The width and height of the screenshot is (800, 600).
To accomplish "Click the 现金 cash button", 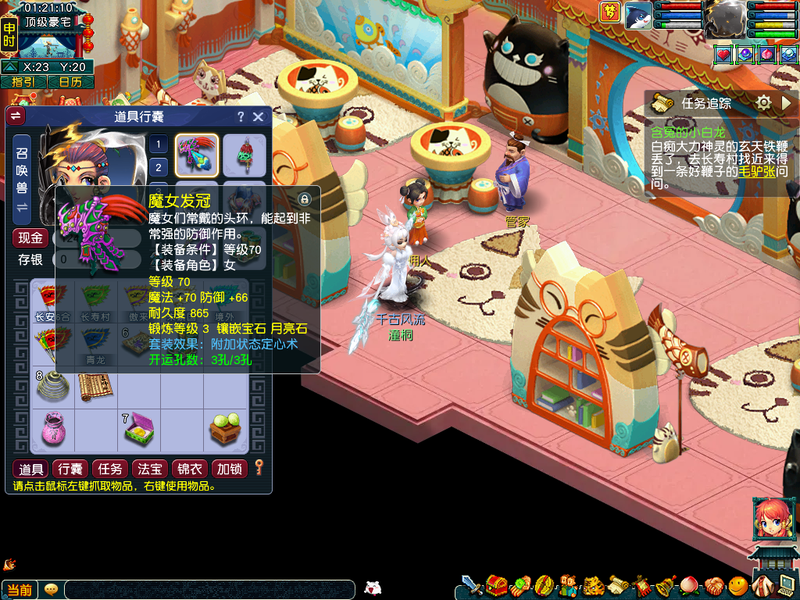I will coord(30,238).
